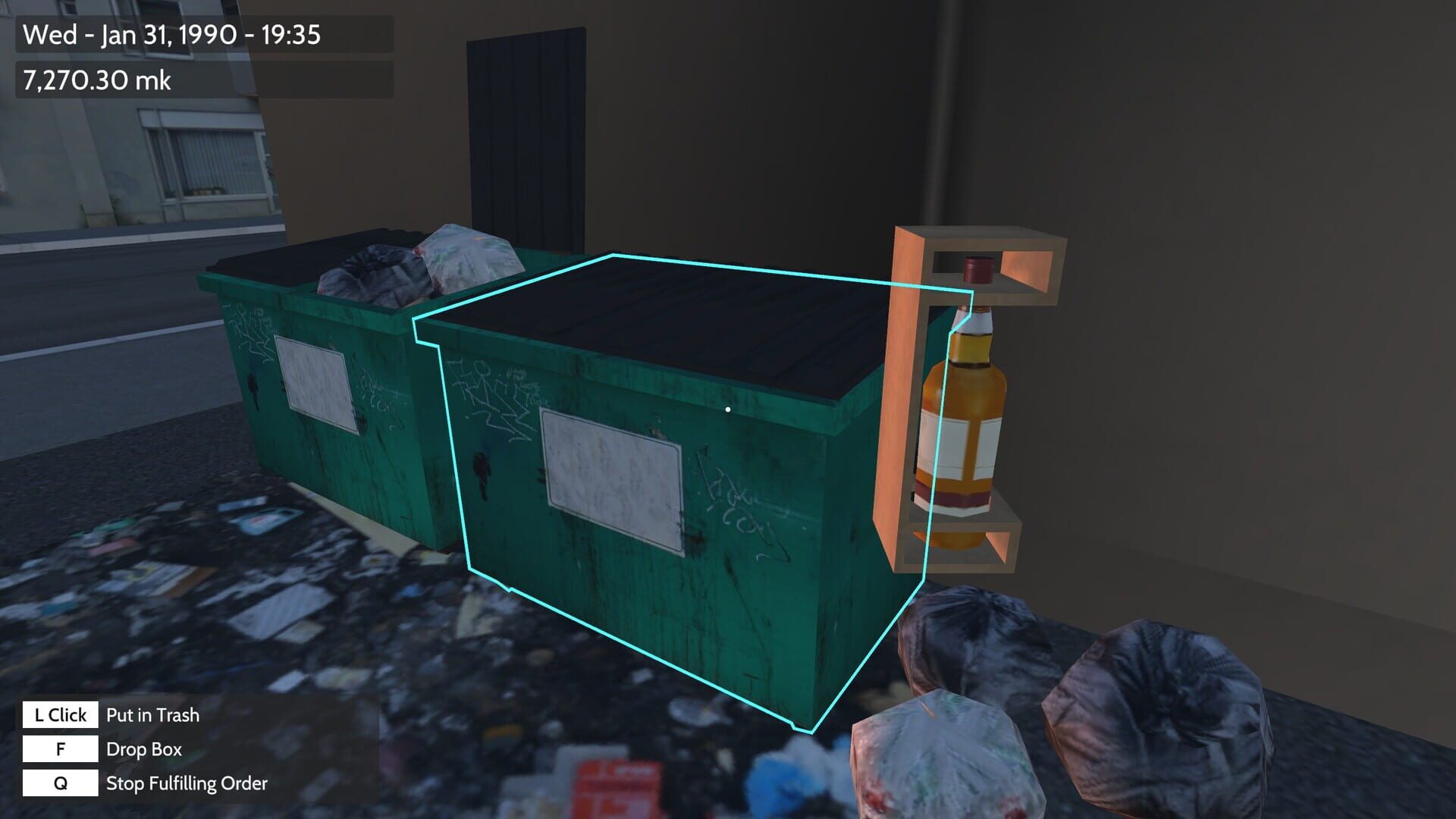This screenshot has width=1456, height=819.
Task: Click the money counter showing 7,270.30 mk
Action: 97,78
